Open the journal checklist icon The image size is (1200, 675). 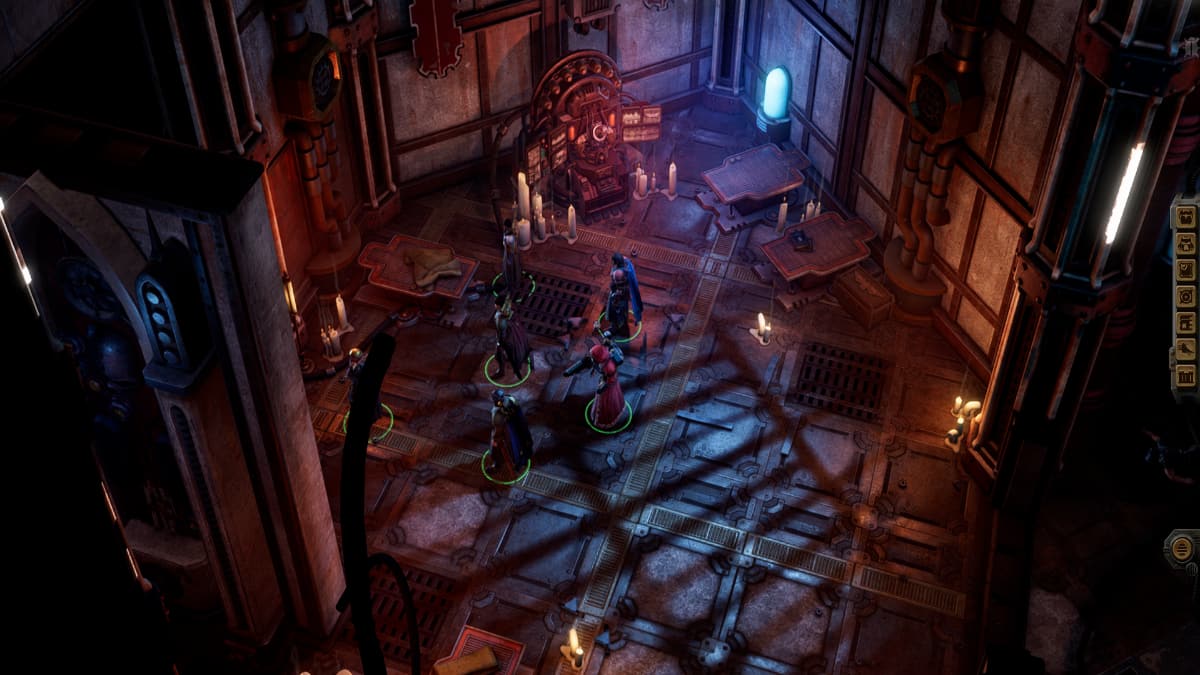1186,270
